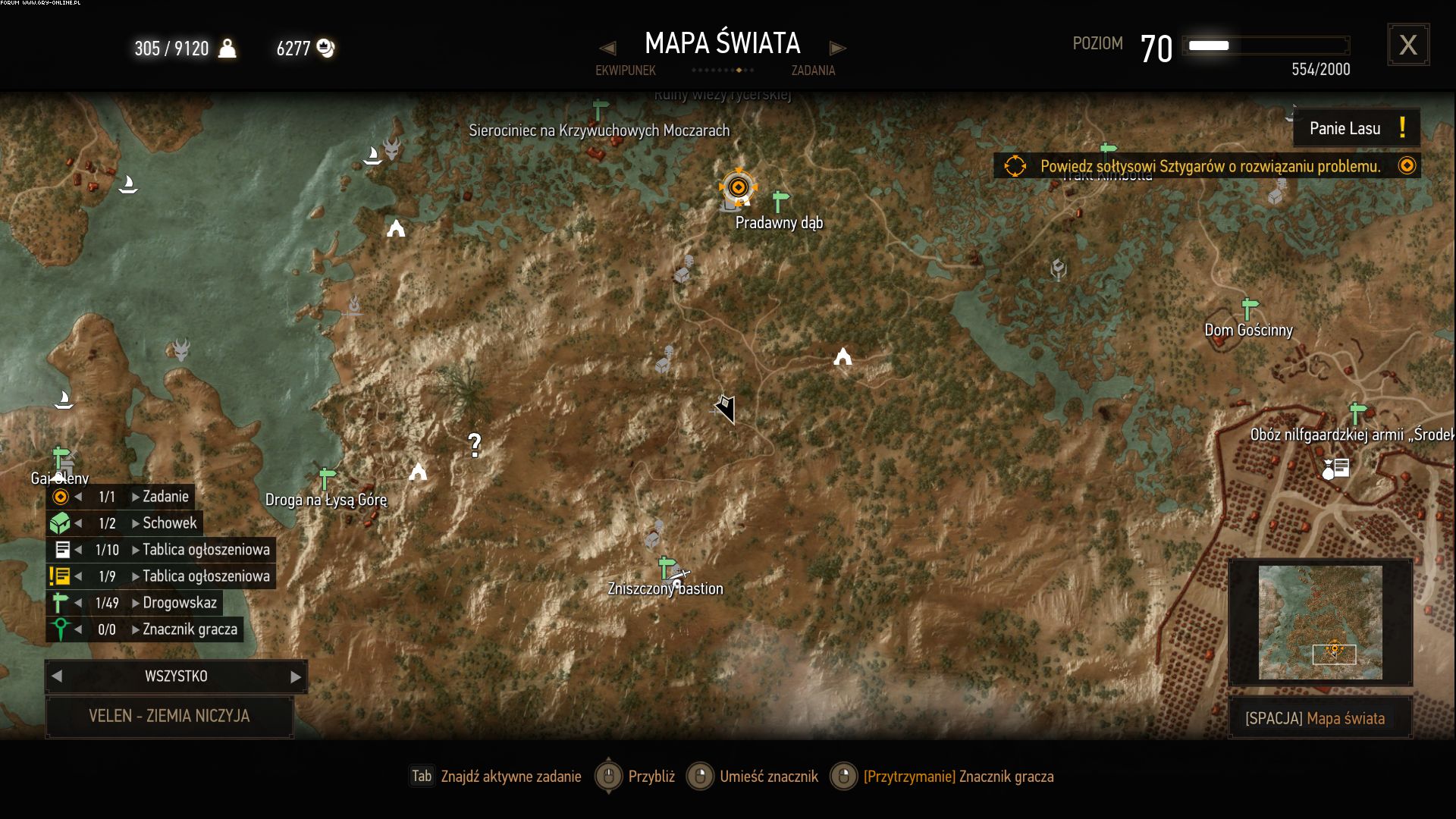The height and width of the screenshot is (819, 1456).
Task: Choose the Zniszczony bastion signpost
Action: coord(667,567)
